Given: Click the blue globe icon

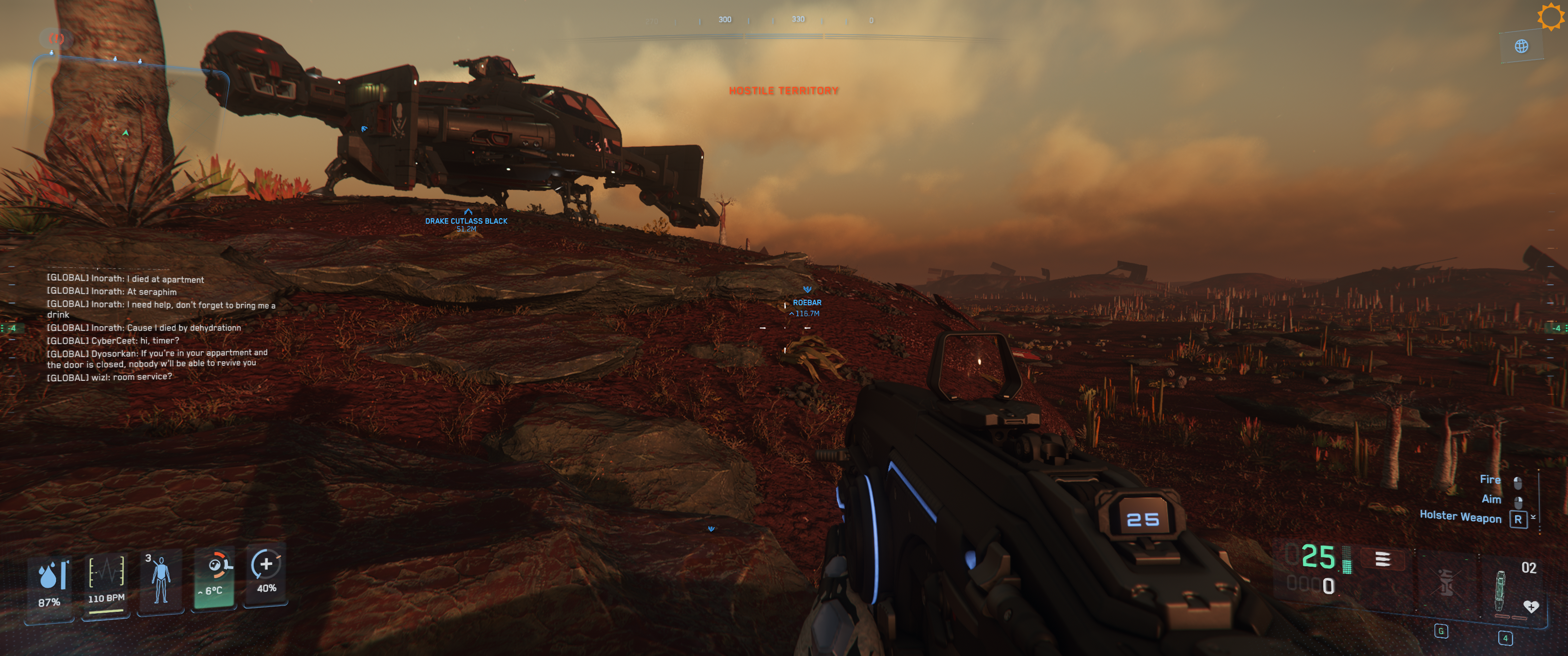Looking at the screenshot, I should click(1521, 46).
